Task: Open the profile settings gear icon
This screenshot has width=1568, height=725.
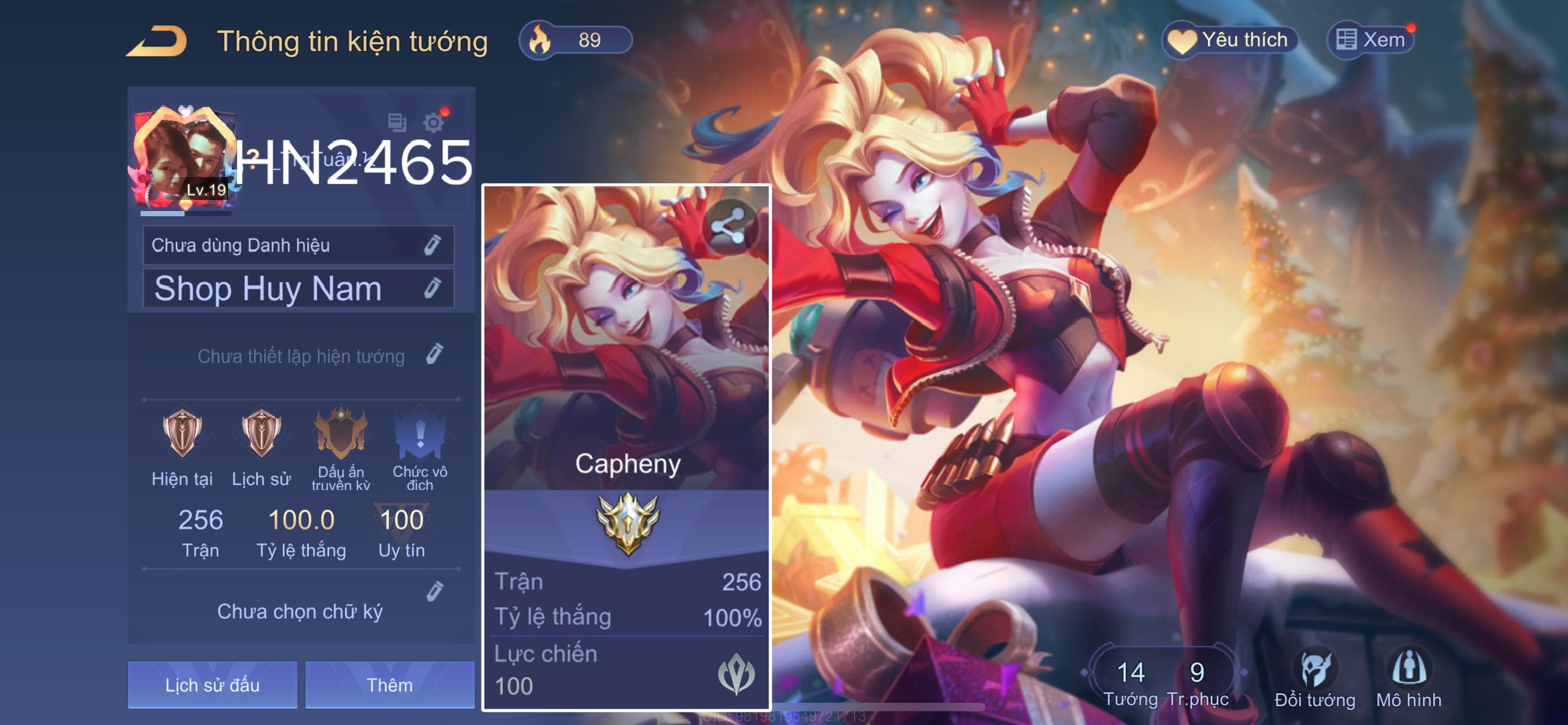Action: [434, 123]
